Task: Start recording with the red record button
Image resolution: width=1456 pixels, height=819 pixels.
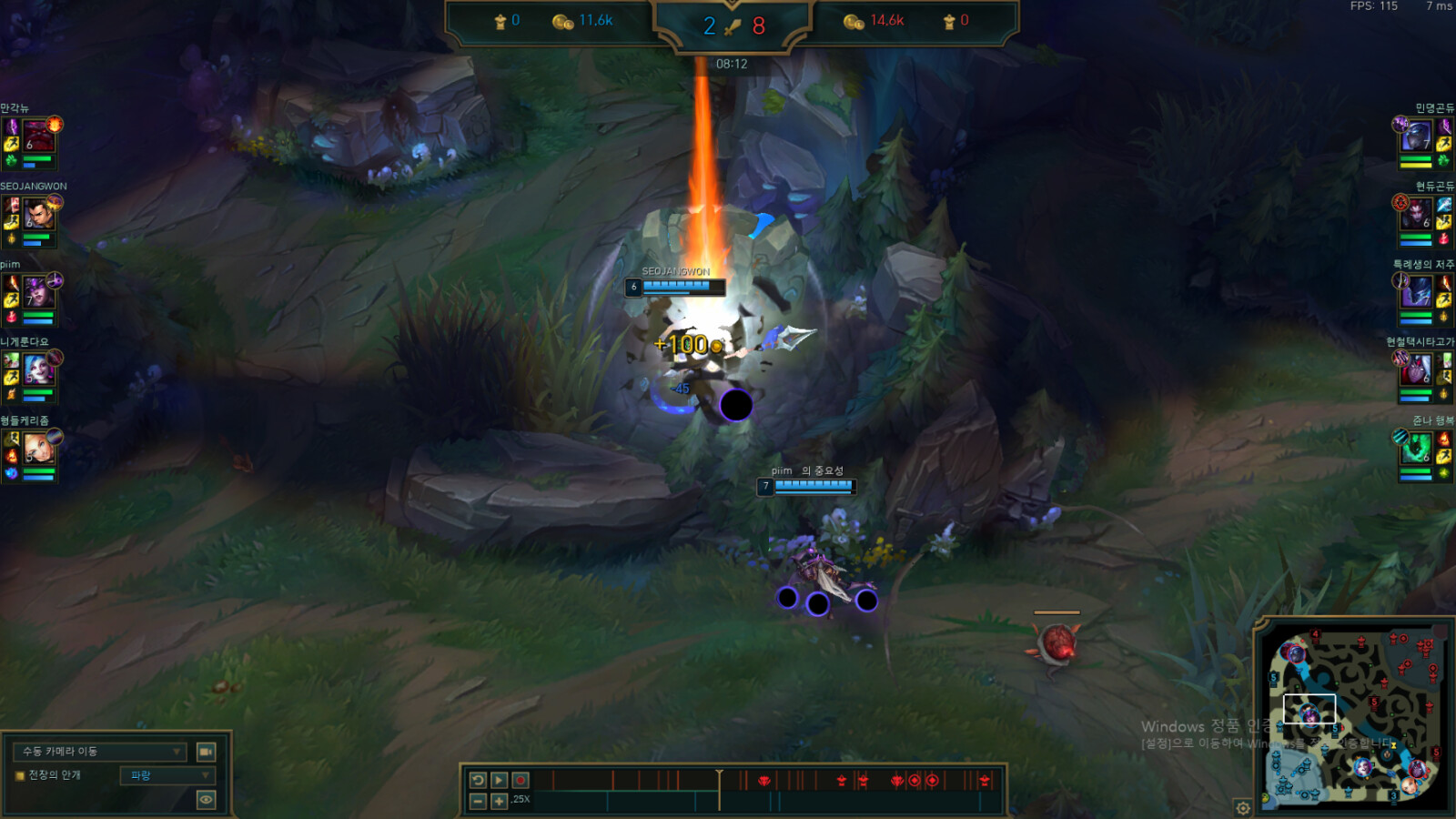Action: click(521, 780)
